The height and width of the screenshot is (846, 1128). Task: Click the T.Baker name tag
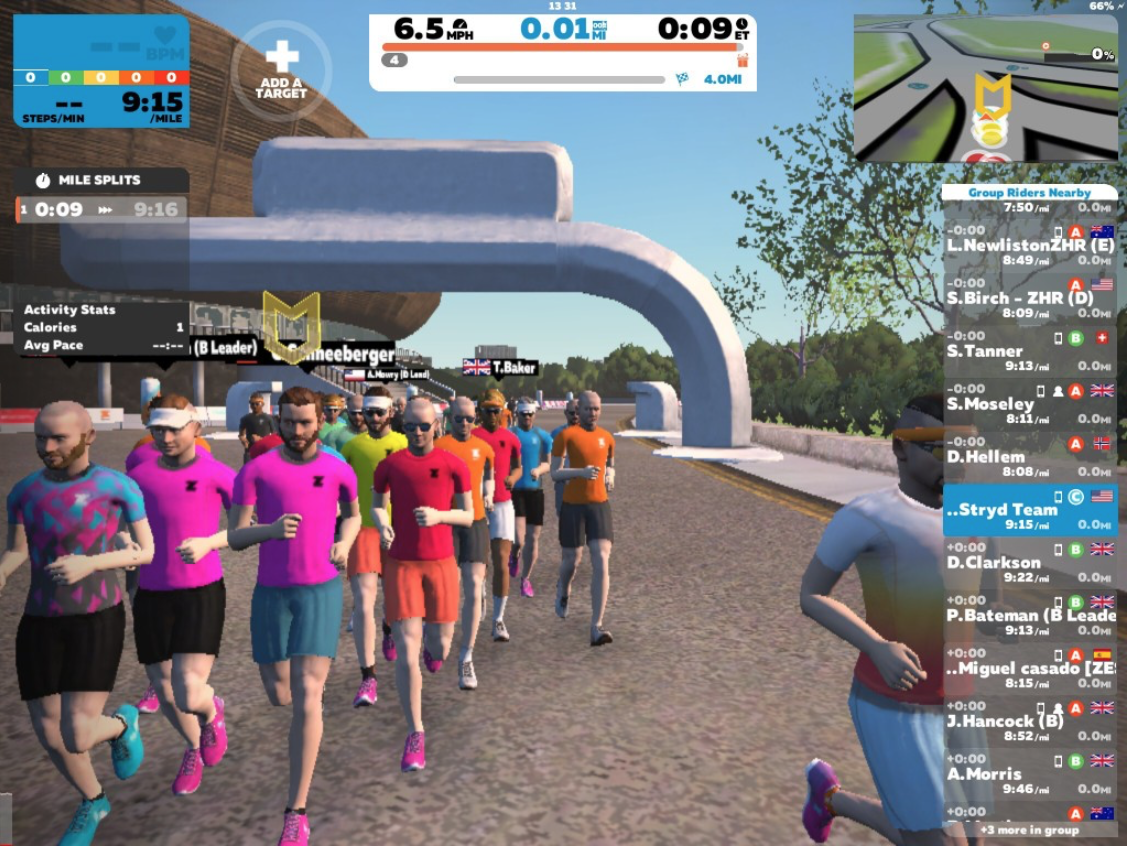[501, 368]
